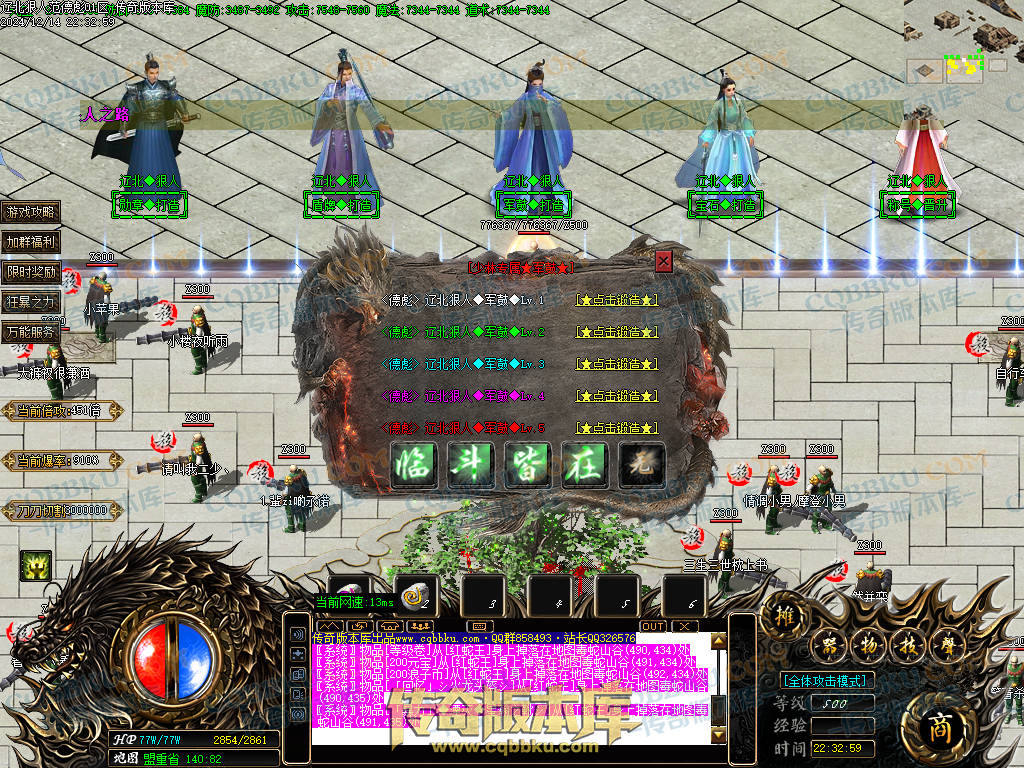
Task: Select the green 临 rune icon
Action: tap(414, 465)
